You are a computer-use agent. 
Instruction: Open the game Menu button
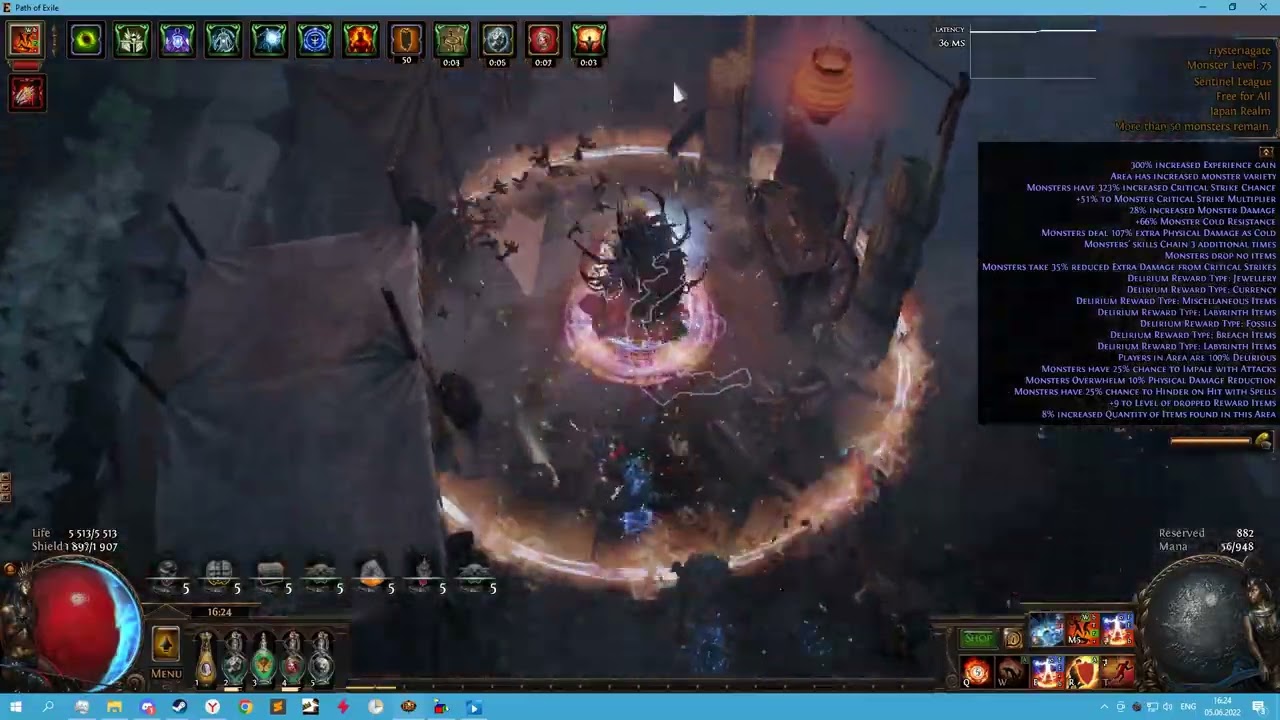(x=166, y=673)
